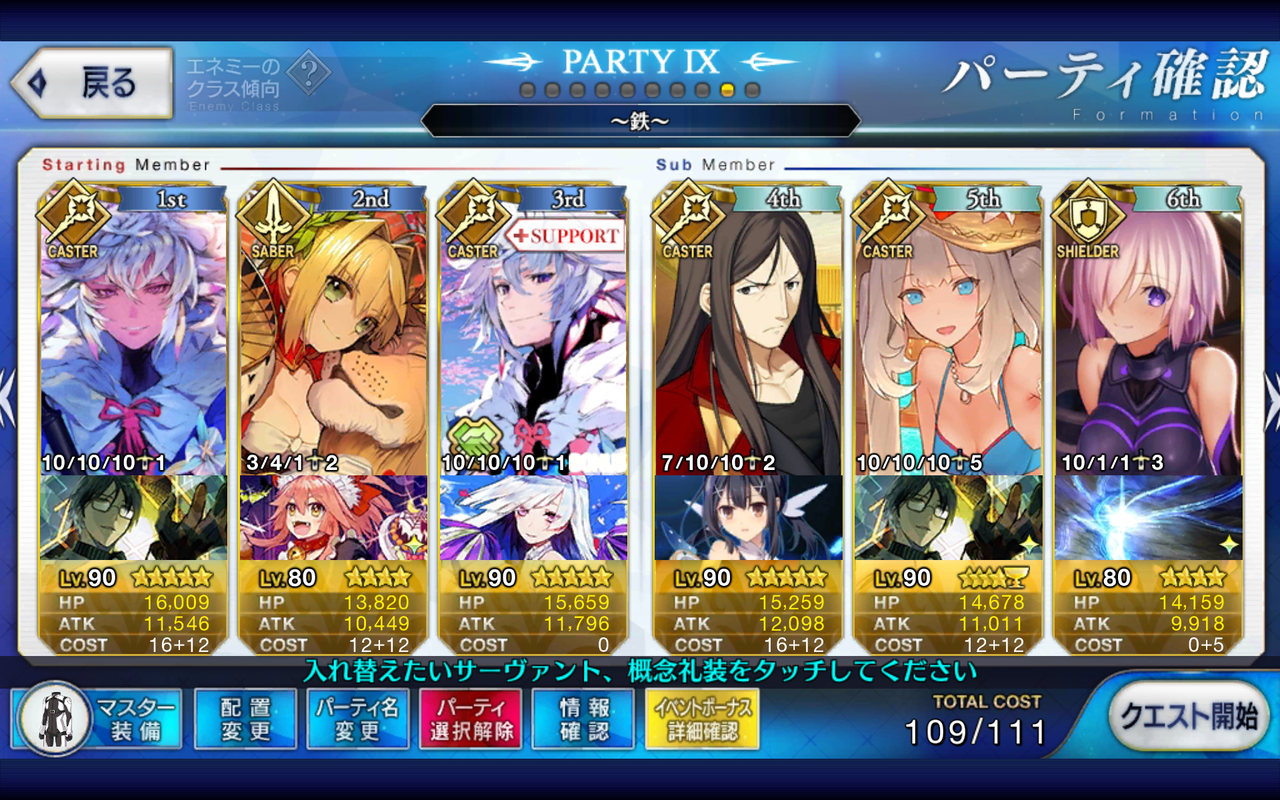Select the first party indicator dot
This screenshot has width=1280, height=800.
coord(527,91)
